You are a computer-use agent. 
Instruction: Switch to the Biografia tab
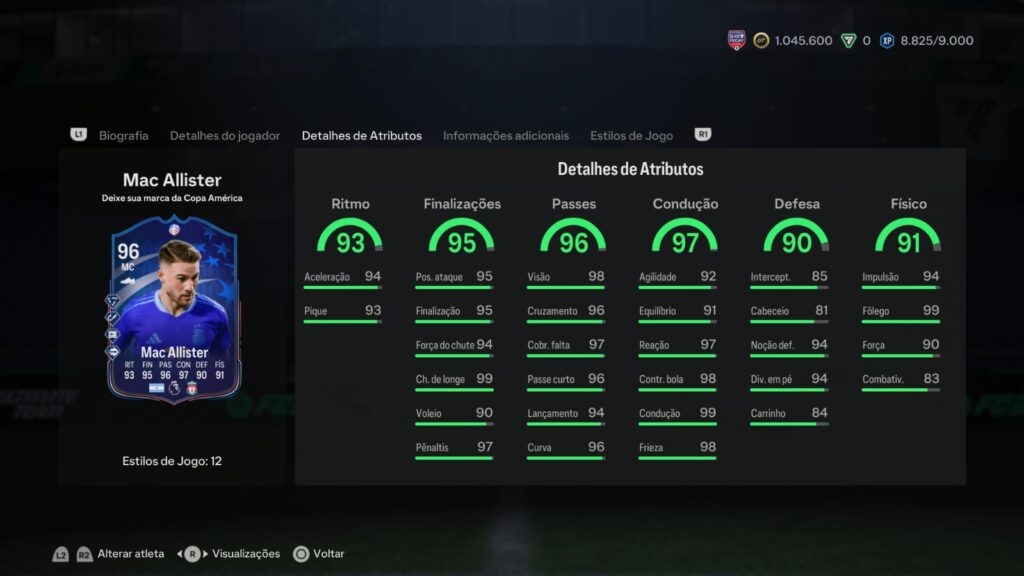pos(123,135)
